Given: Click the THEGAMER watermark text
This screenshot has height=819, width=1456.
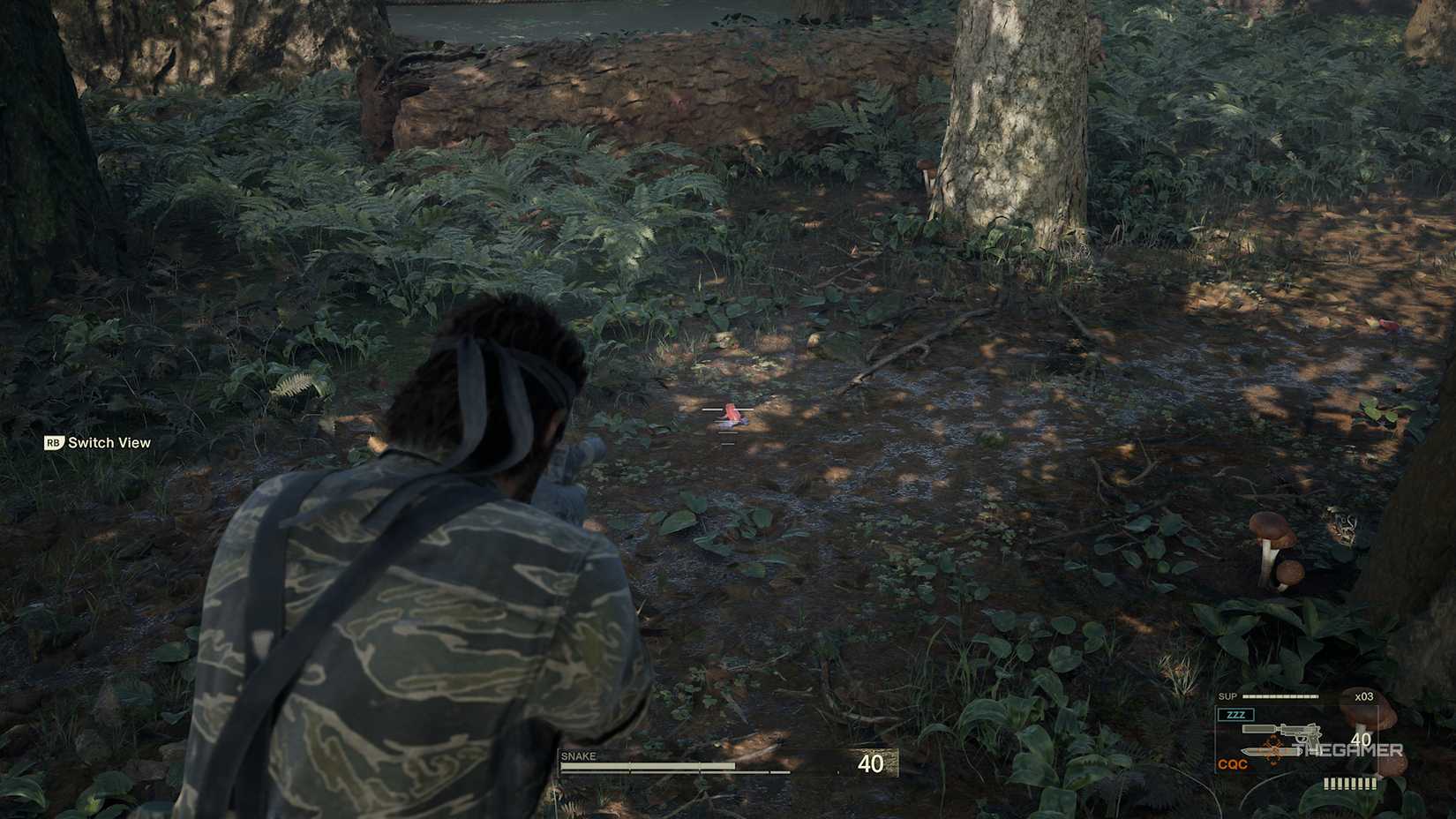Looking at the screenshot, I should click(1348, 750).
